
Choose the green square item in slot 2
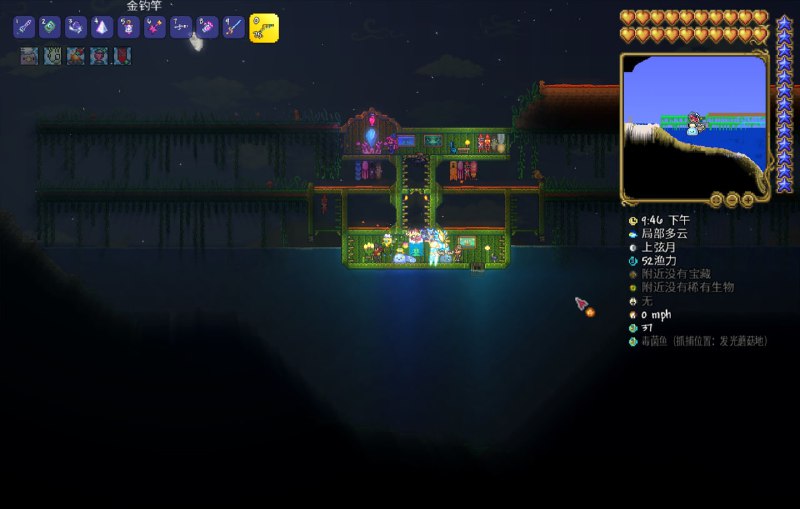pos(50,28)
